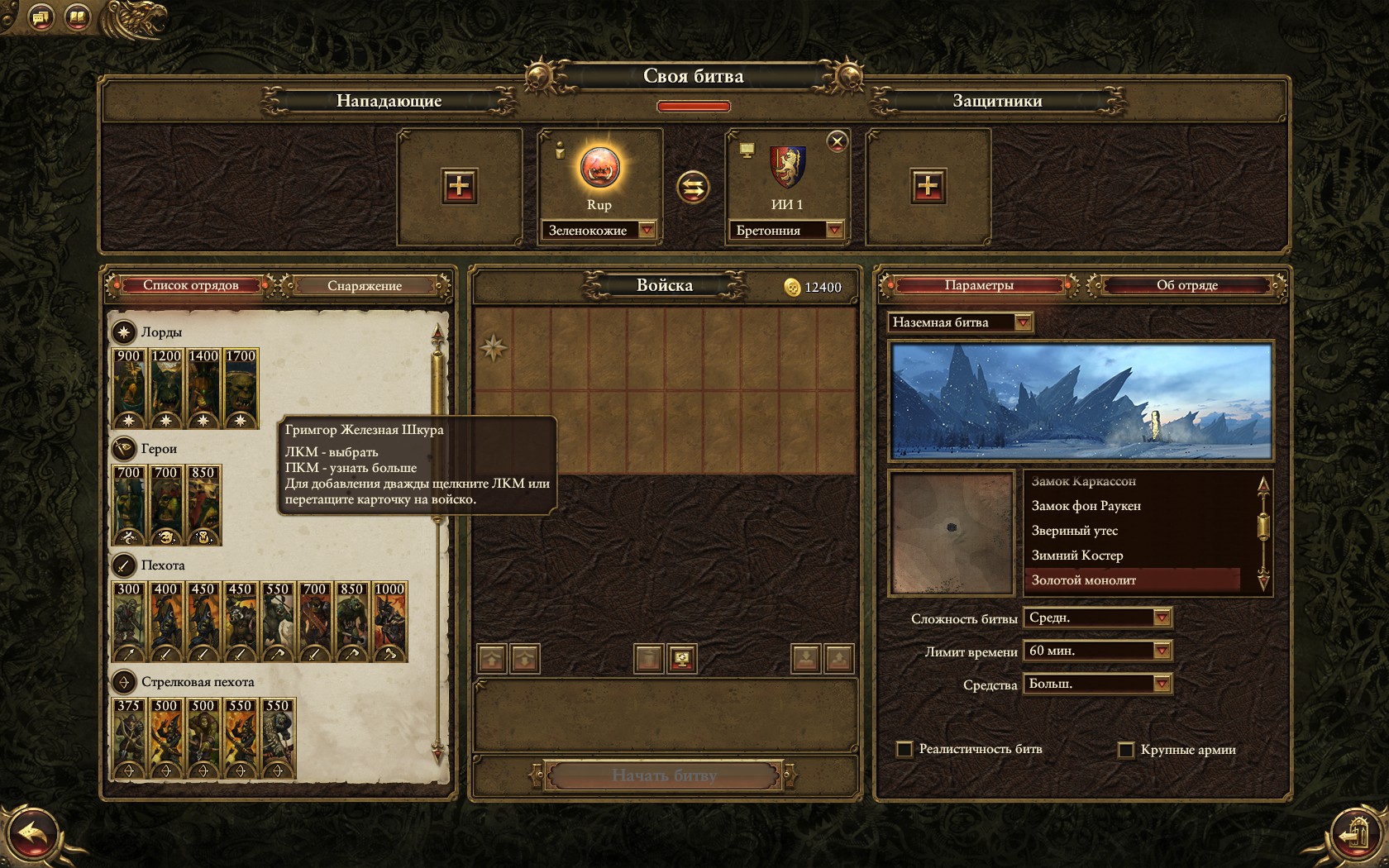Select the 1700-cost lord card
Screen dimensions: 1389x868
(241, 388)
